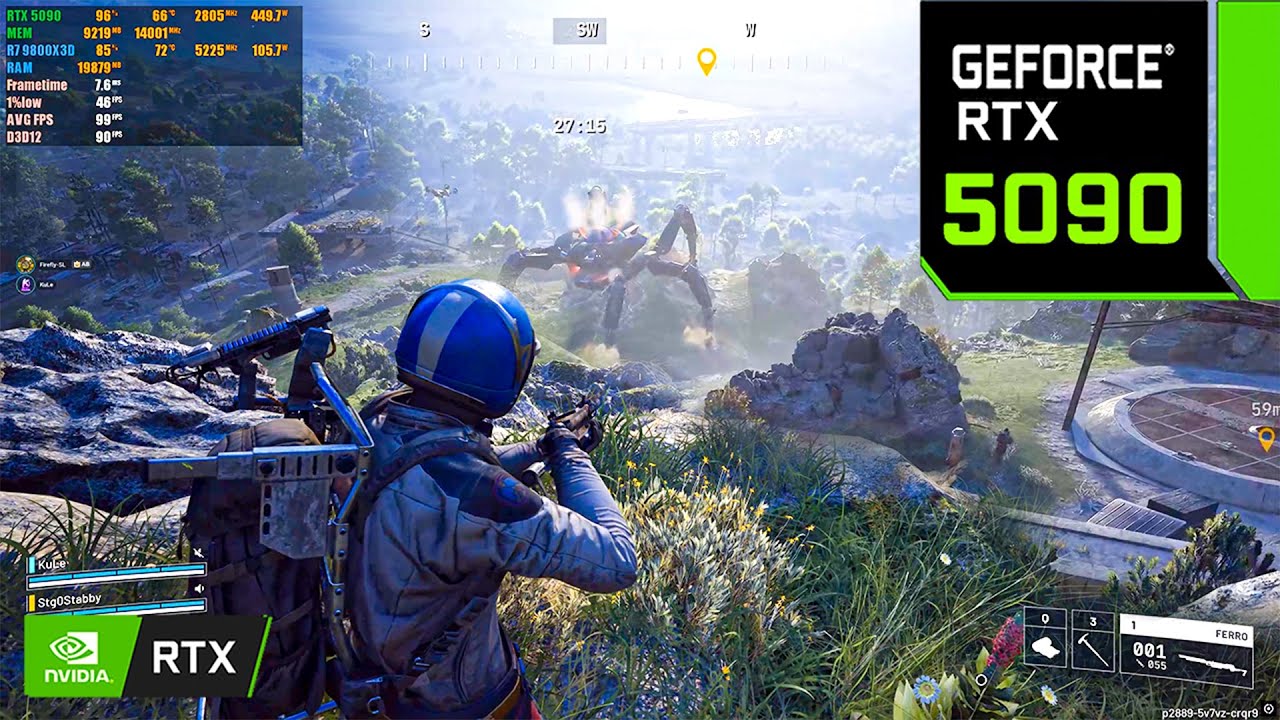Select Firefly-SL in the overlay list
This screenshot has height=720, width=1280.
point(54,265)
